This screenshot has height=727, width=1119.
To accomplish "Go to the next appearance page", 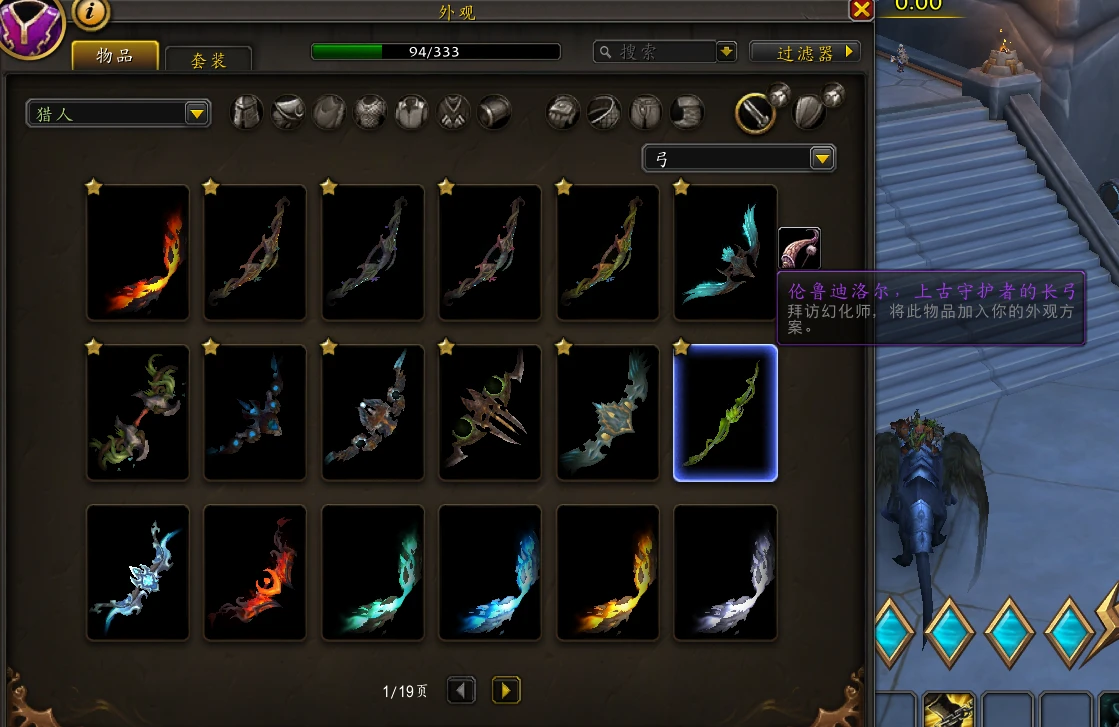I will 506,690.
